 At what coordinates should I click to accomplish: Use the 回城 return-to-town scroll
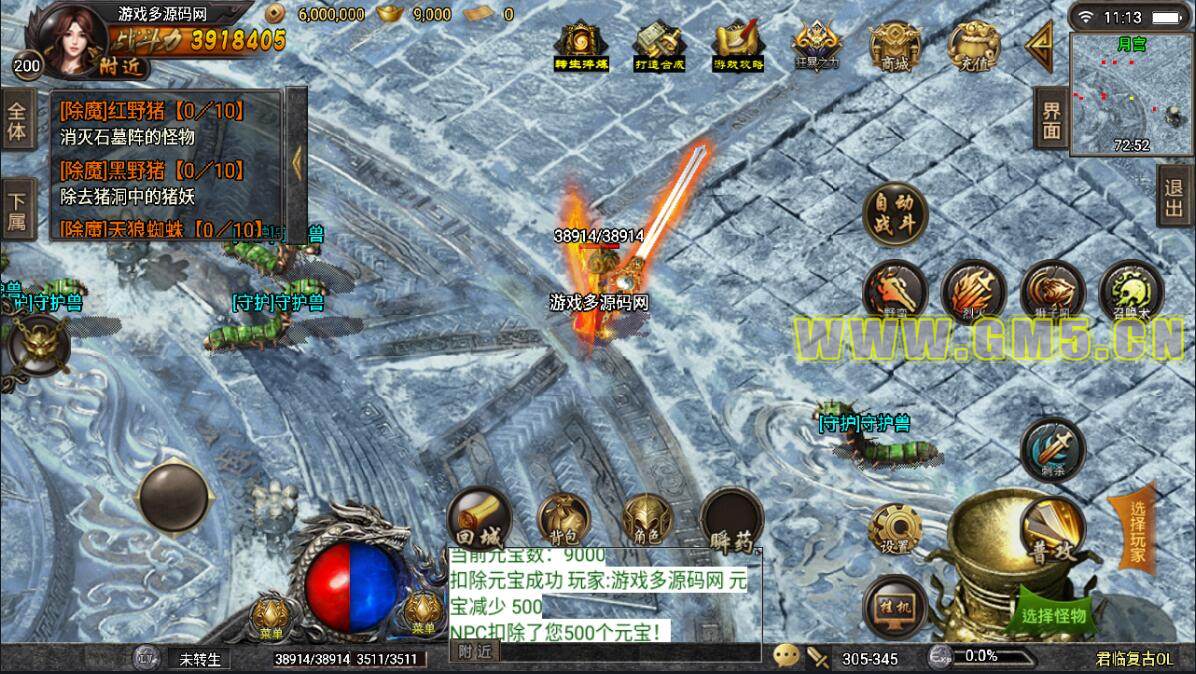click(x=479, y=519)
